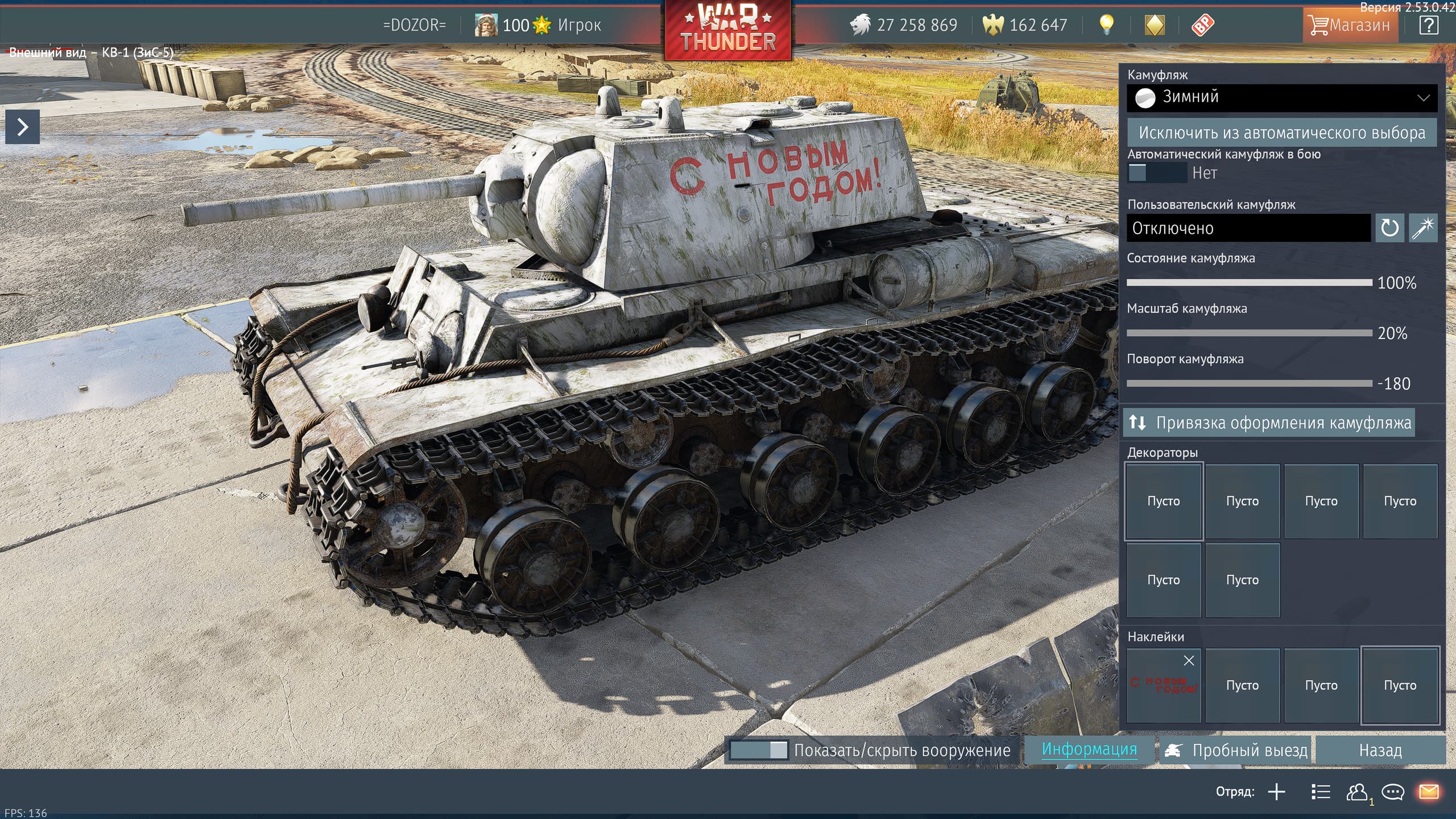This screenshot has width=1456, height=819.
Task: Refresh user camouflage with circular arrow
Action: (x=1389, y=229)
